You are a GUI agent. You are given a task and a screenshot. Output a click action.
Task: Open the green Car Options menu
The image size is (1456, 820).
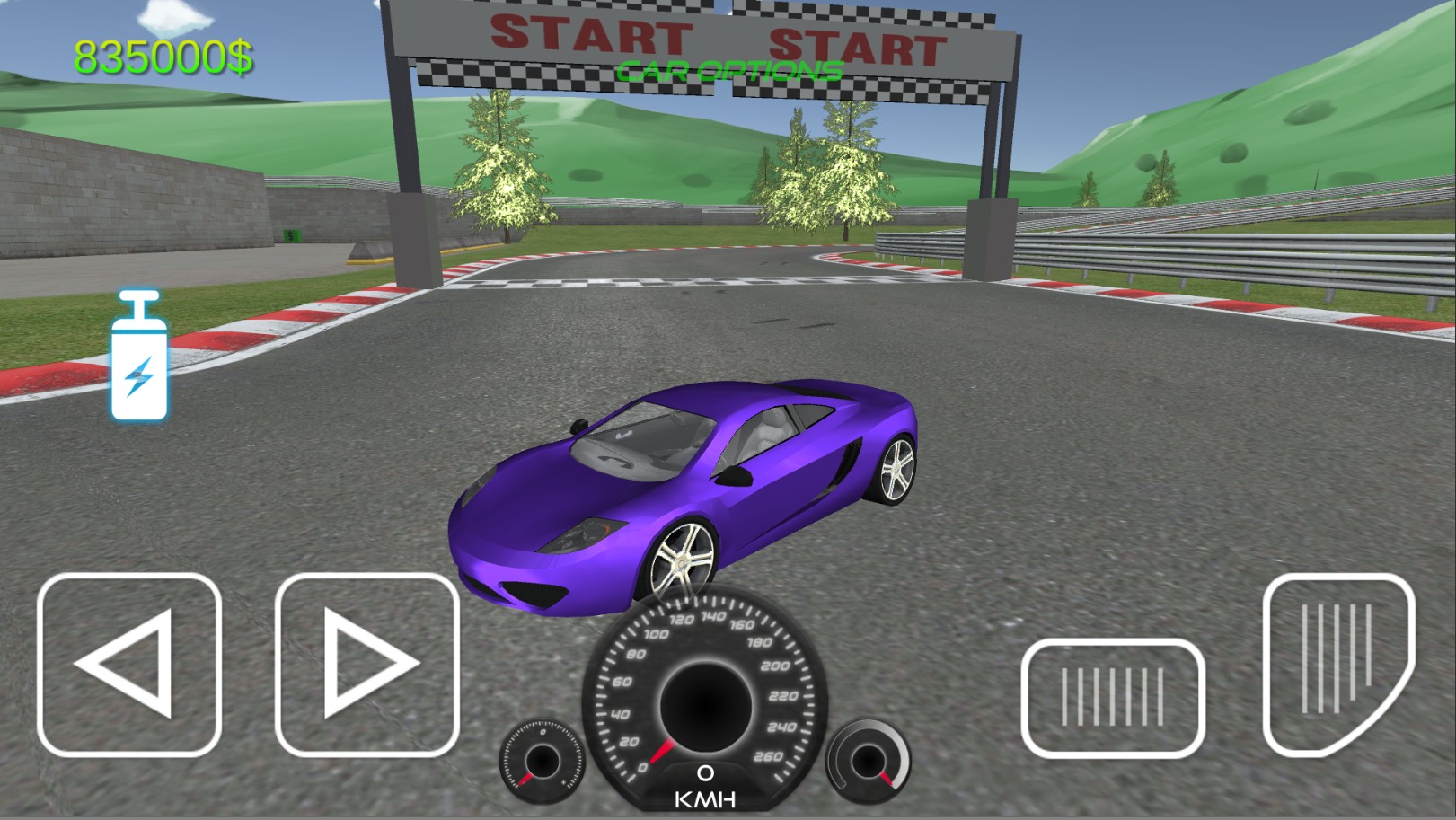pyautogui.click(x=729, y=72)
